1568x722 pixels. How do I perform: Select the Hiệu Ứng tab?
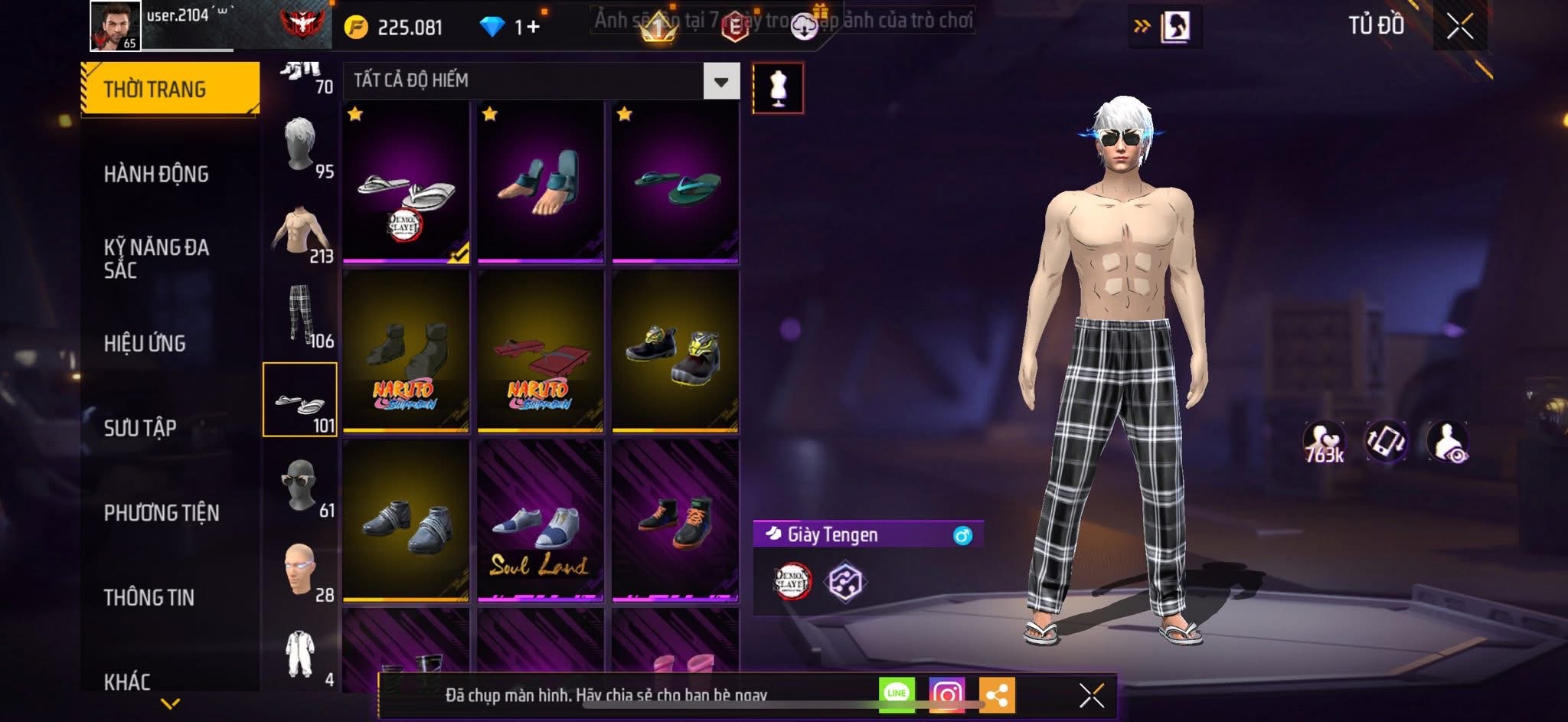[x=145, y=343]
